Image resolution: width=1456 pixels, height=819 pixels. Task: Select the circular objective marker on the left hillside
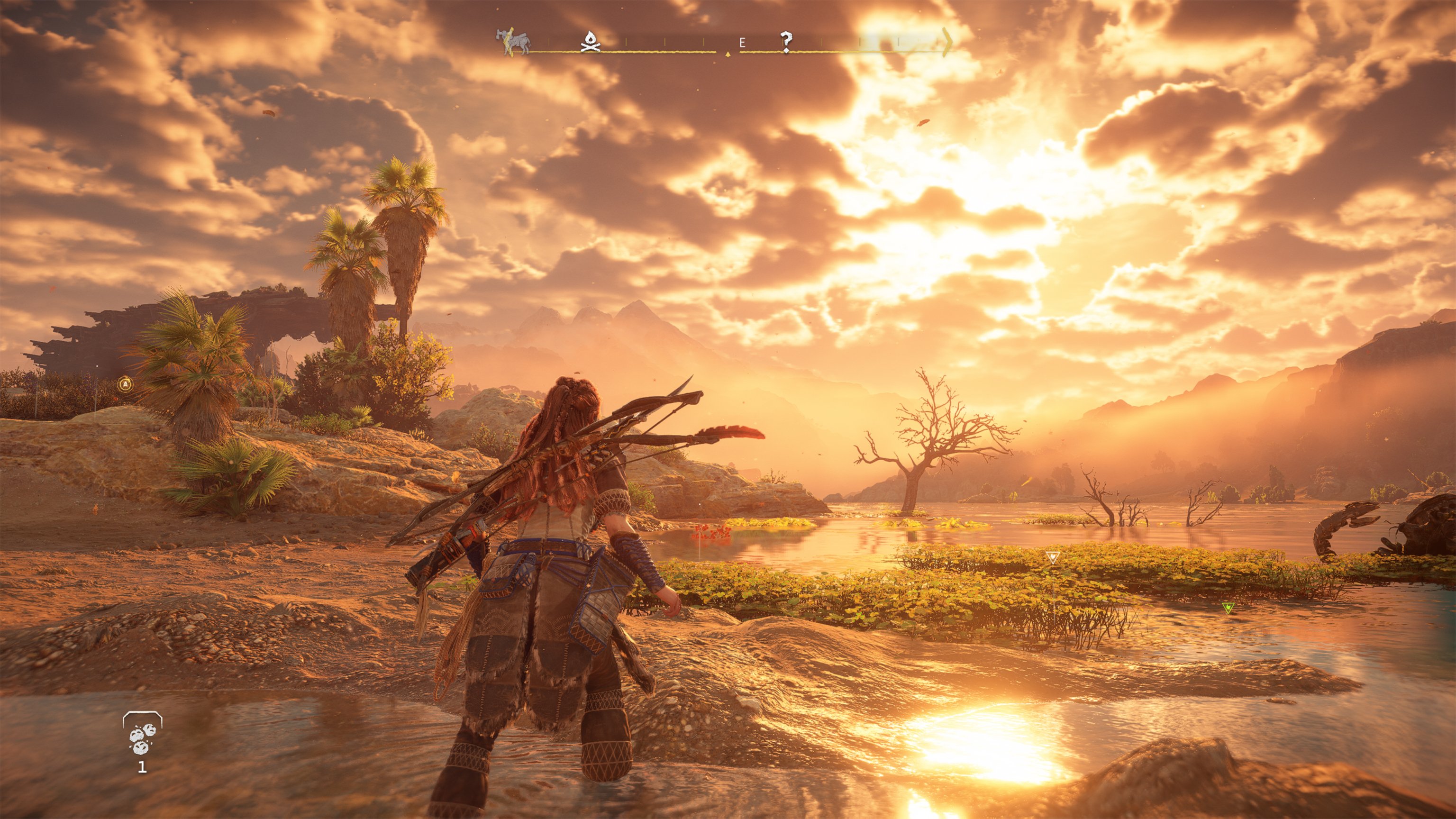coord(126,384)
